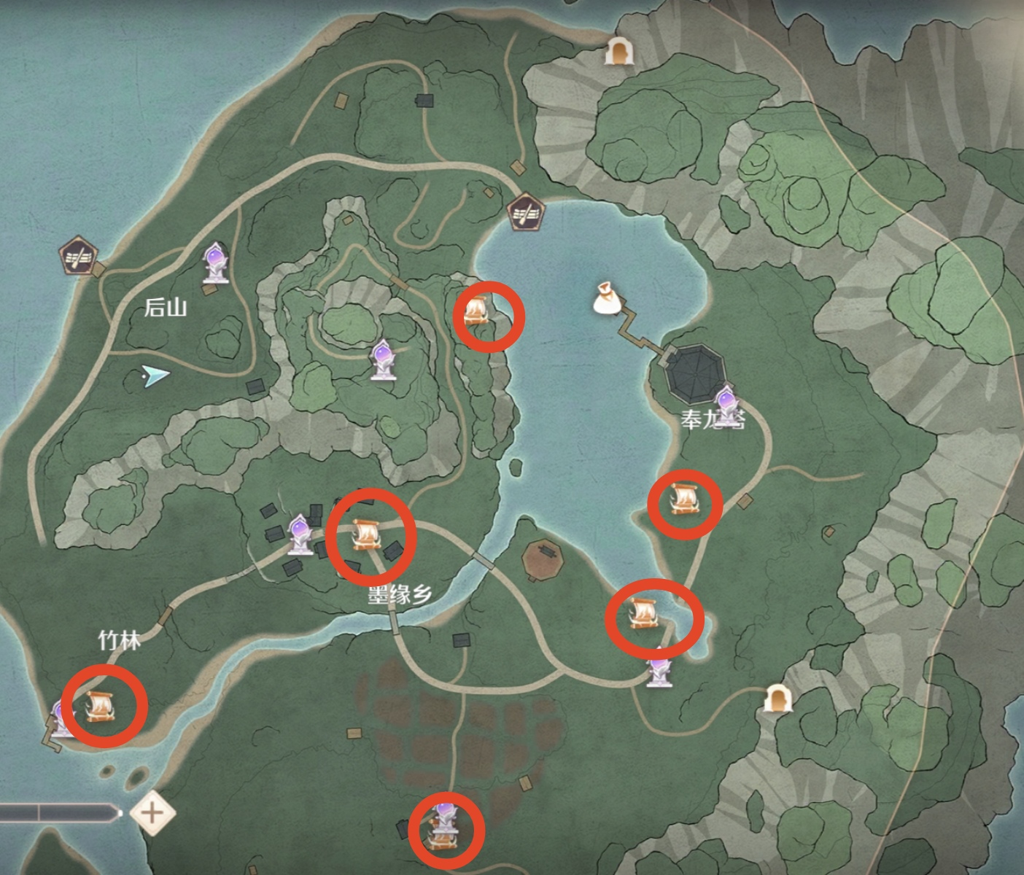
Task: Select the scroll marker at the lake's southern tip
Action: point(643,611)
